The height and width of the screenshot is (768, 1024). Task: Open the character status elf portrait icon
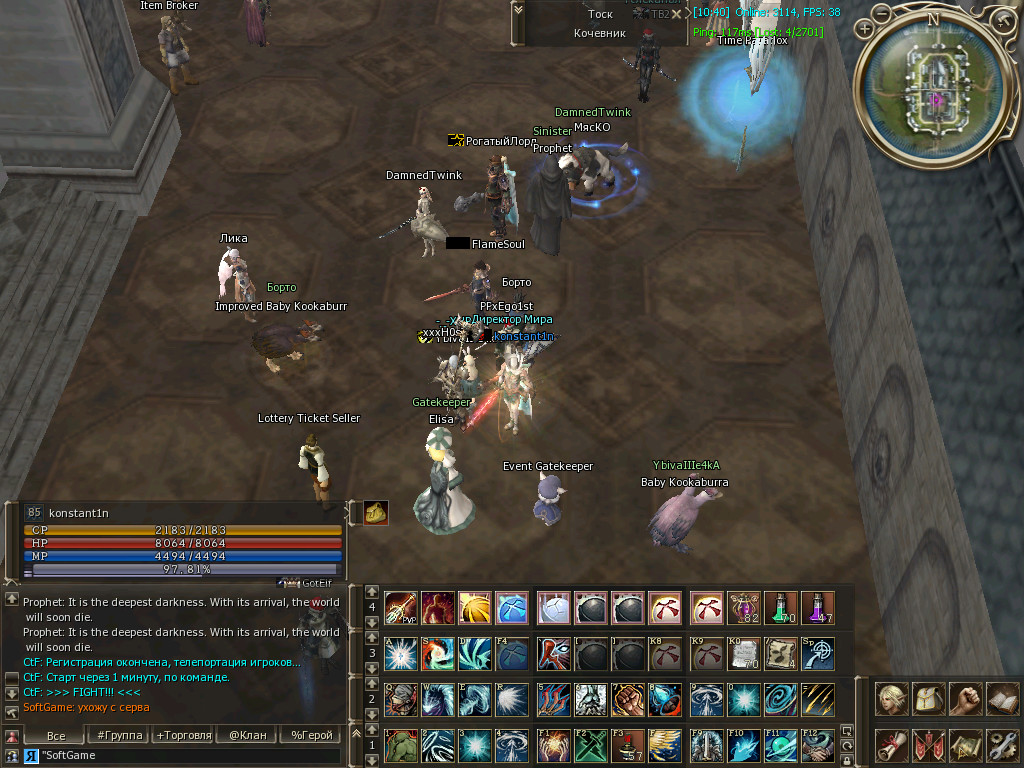[892, 699]
